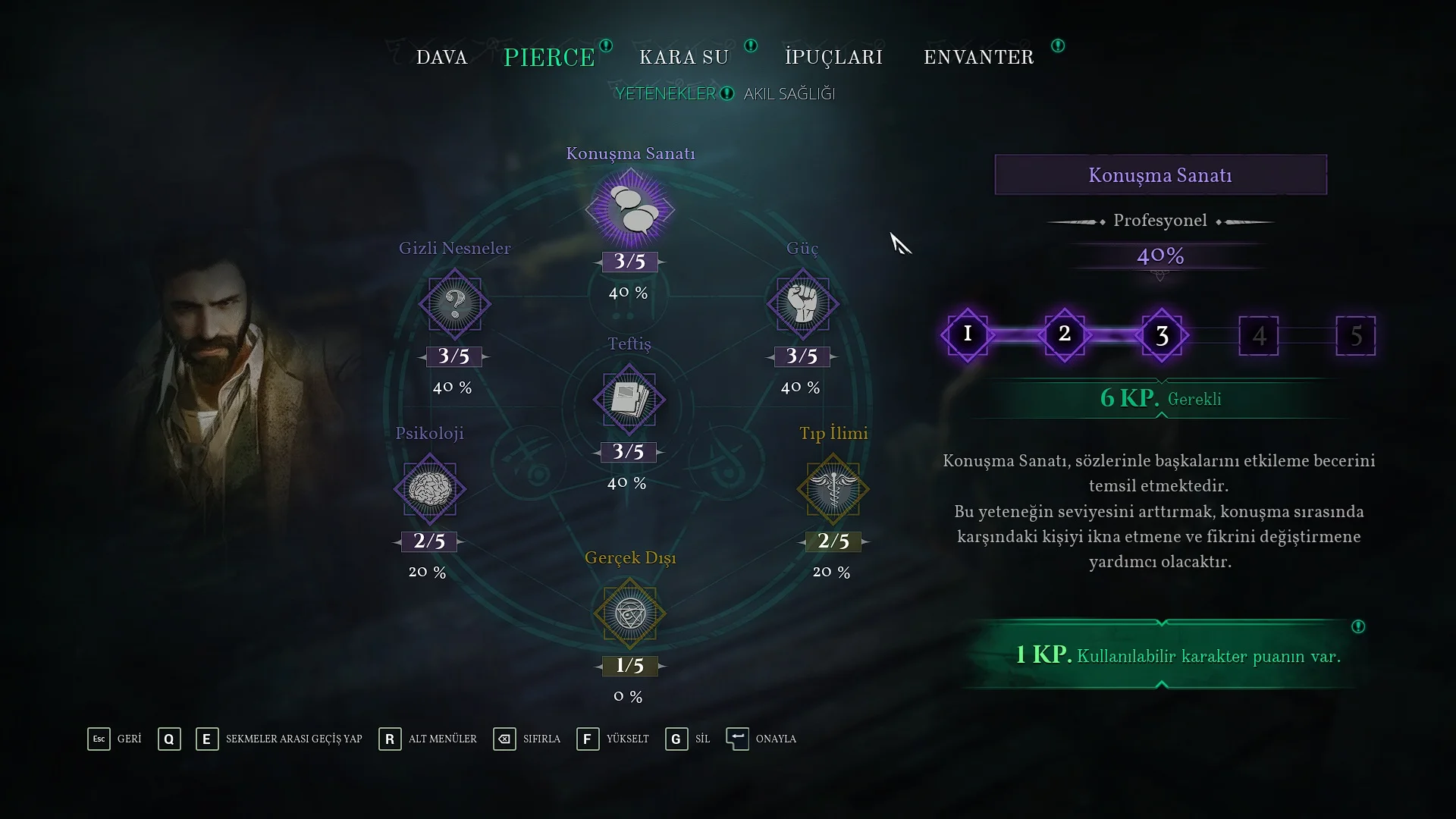Select the level 3 skill node

point(1162,335)
